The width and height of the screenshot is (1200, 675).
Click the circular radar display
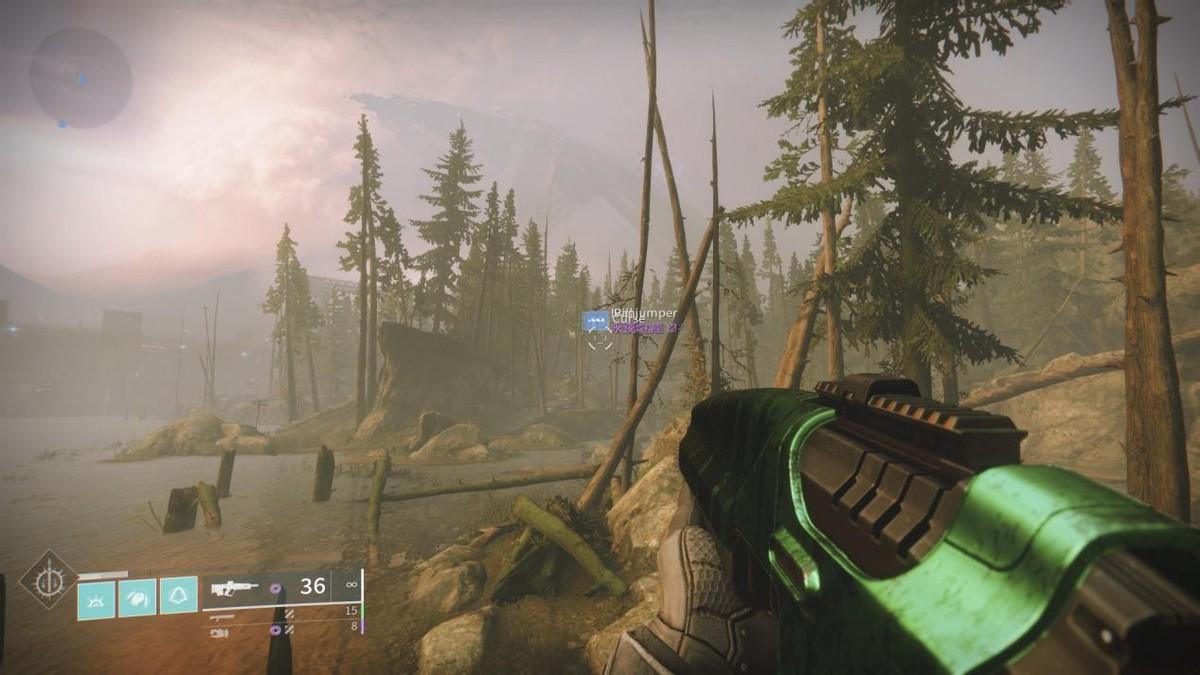point(80,77)
